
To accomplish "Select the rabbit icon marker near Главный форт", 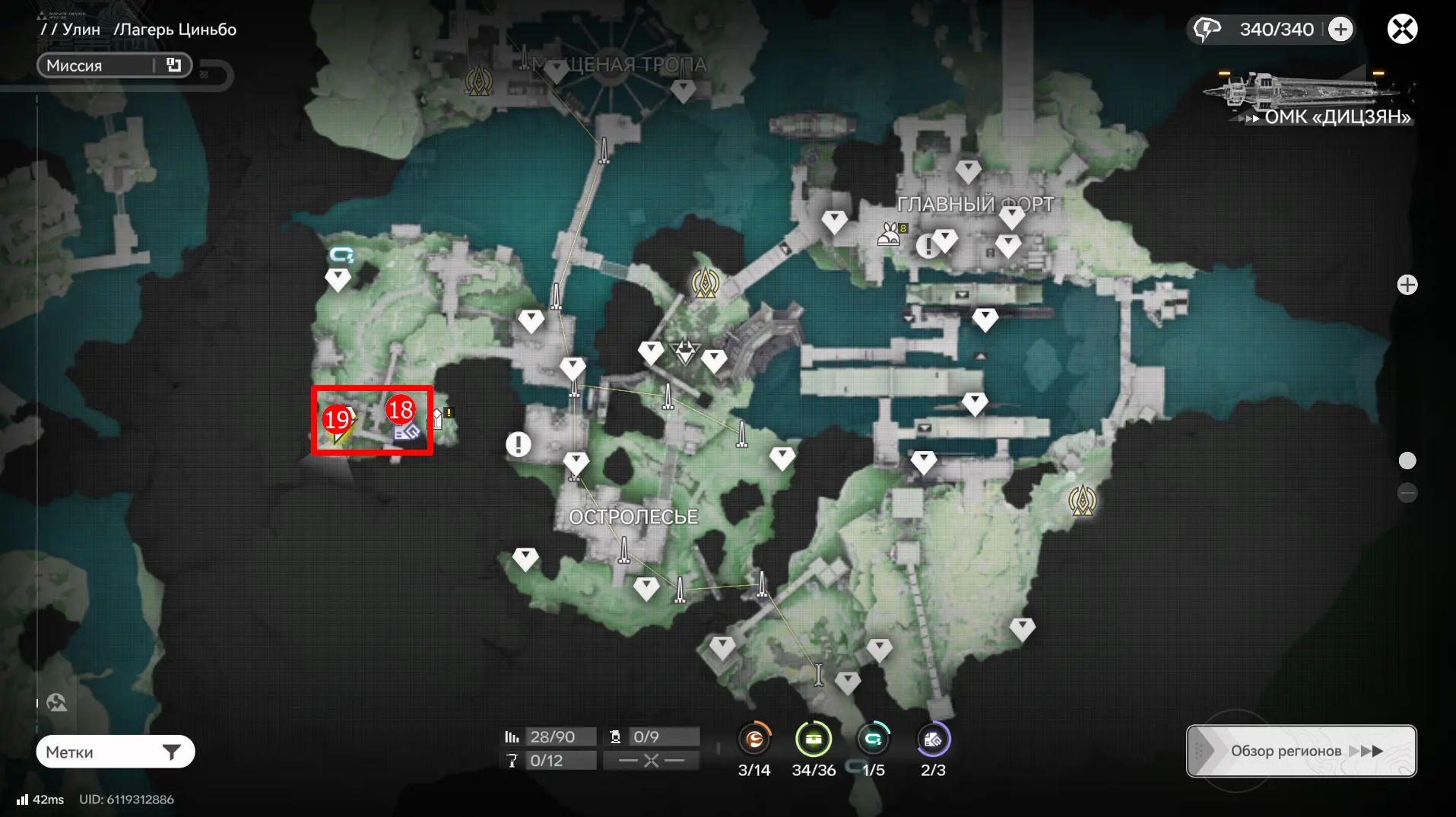I will point(889,234).
